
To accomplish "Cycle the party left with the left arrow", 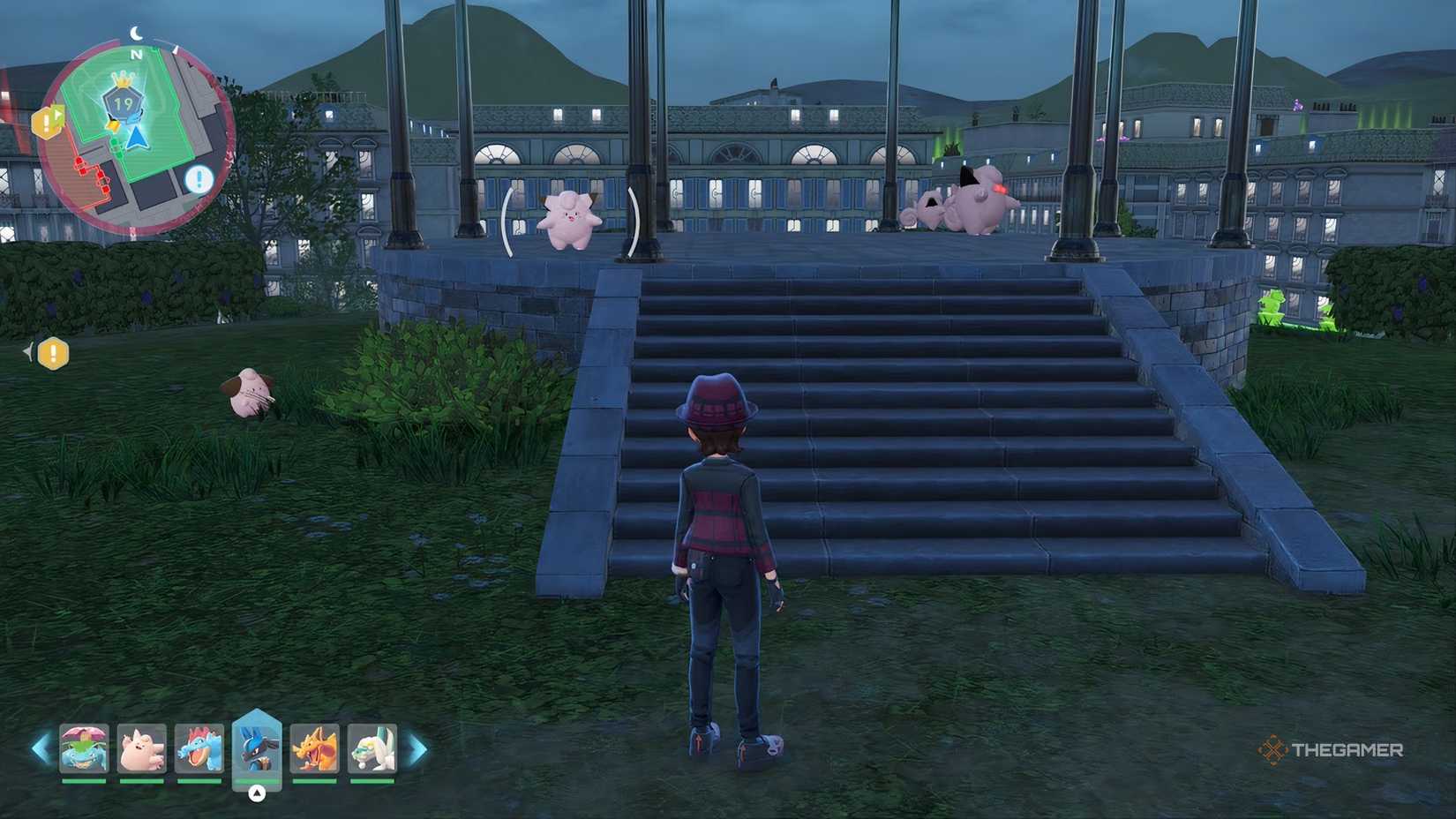I will pos(41,750).
